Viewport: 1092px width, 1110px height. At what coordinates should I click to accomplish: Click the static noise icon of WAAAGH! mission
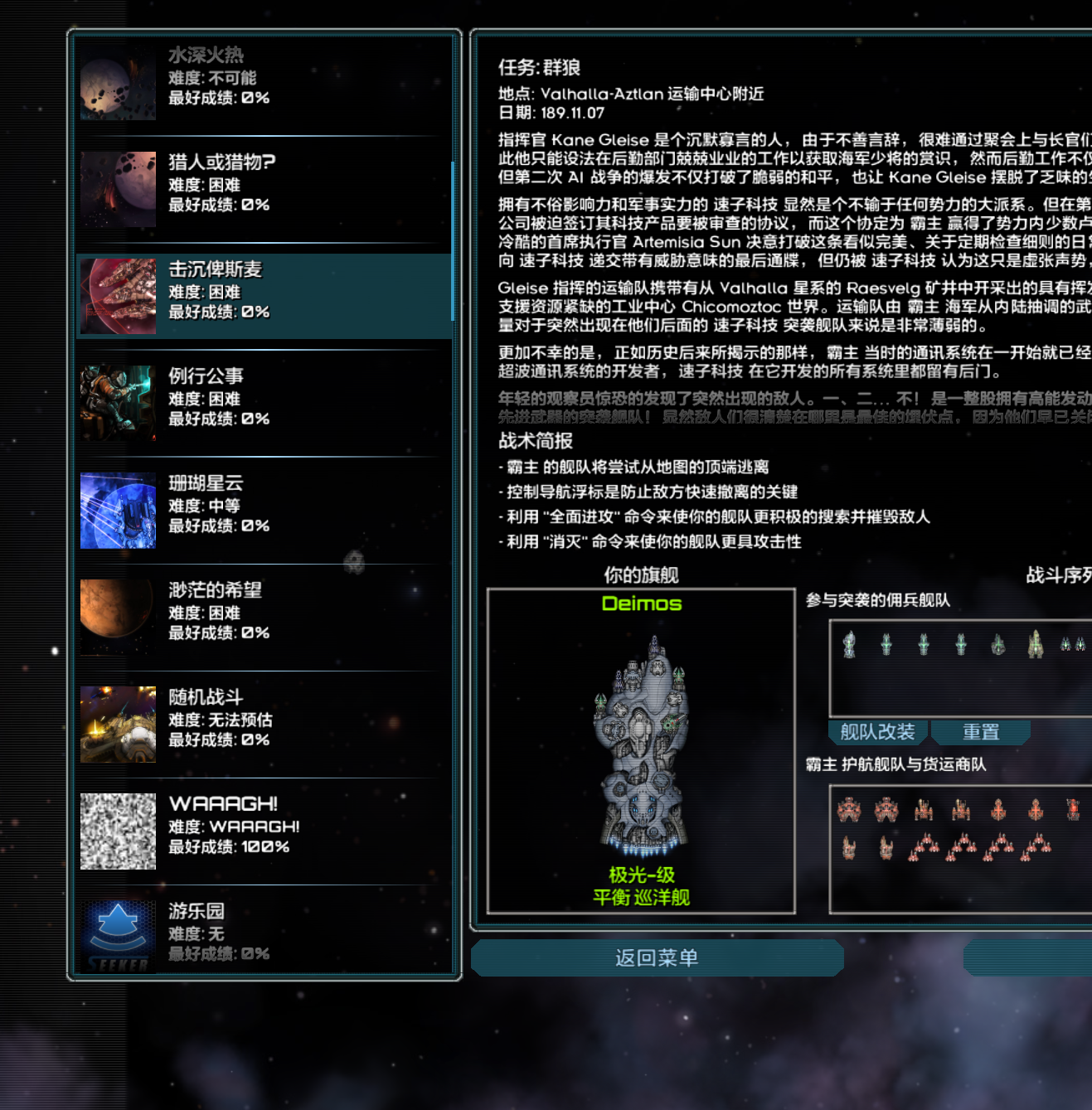pos(118,831)
